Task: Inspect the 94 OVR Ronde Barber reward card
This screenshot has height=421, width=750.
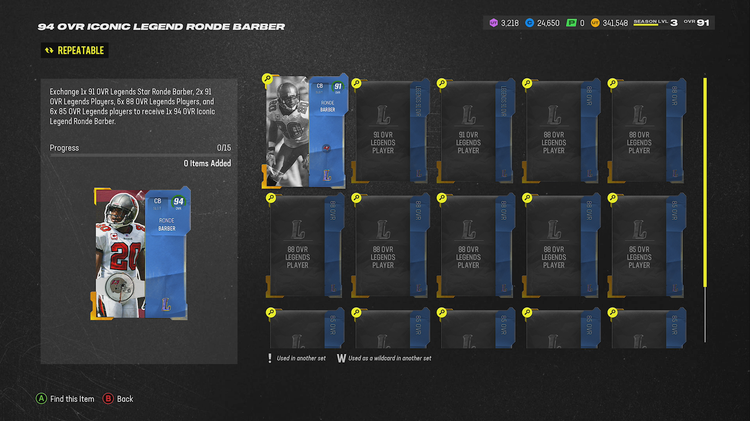Action: coord(138,252)
